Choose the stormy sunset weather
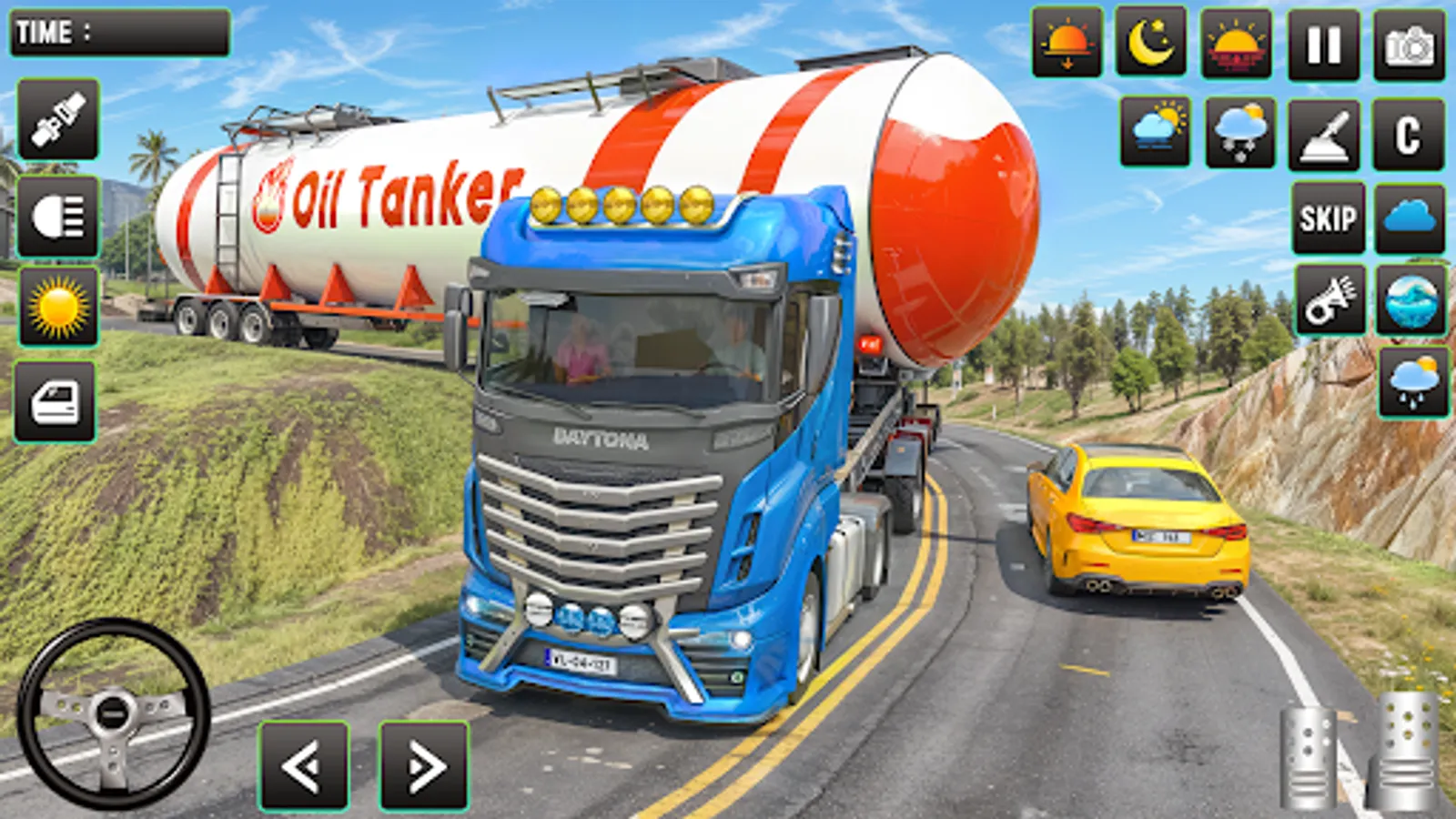The width and height of the screenshot is (1456, 819). tap(1238, 44)
